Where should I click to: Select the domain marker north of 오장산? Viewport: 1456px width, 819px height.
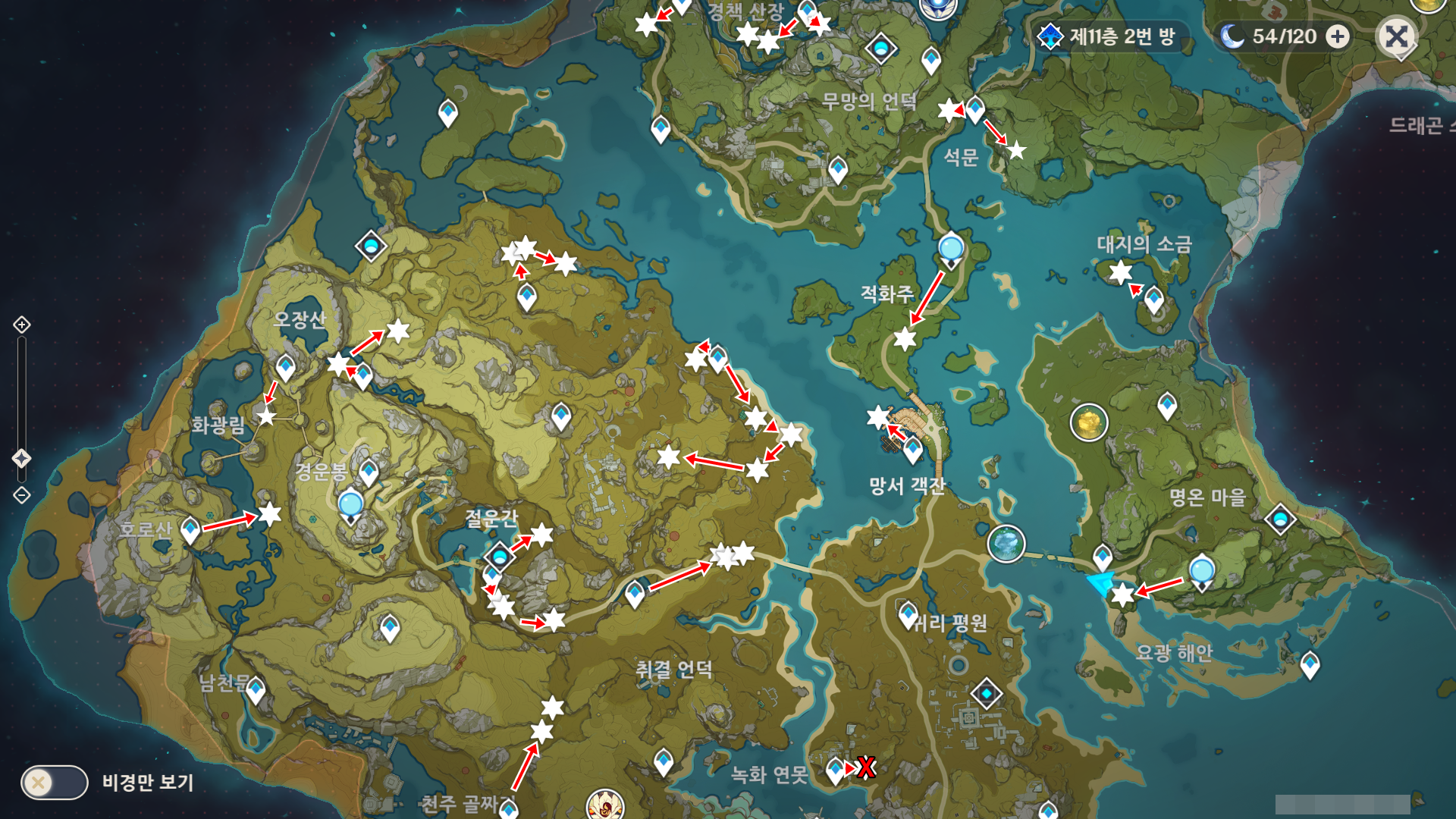point(371,246)
